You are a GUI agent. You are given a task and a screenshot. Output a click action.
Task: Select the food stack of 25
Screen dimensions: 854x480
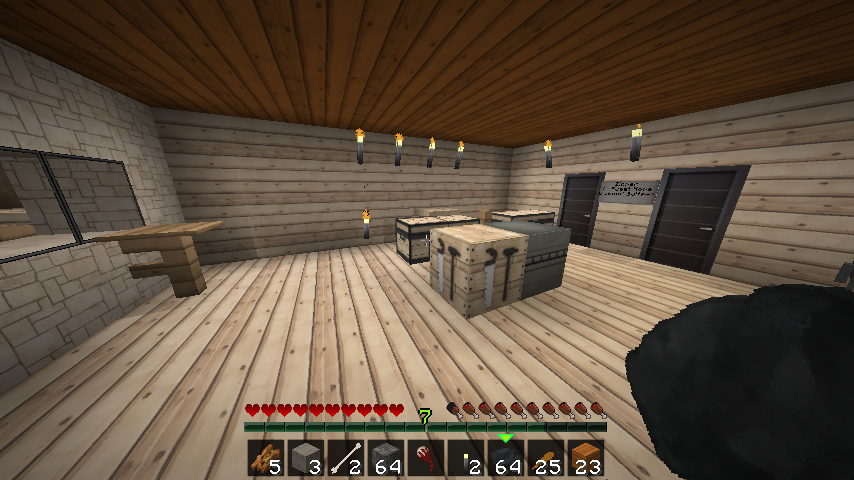[x=545, y=458]
